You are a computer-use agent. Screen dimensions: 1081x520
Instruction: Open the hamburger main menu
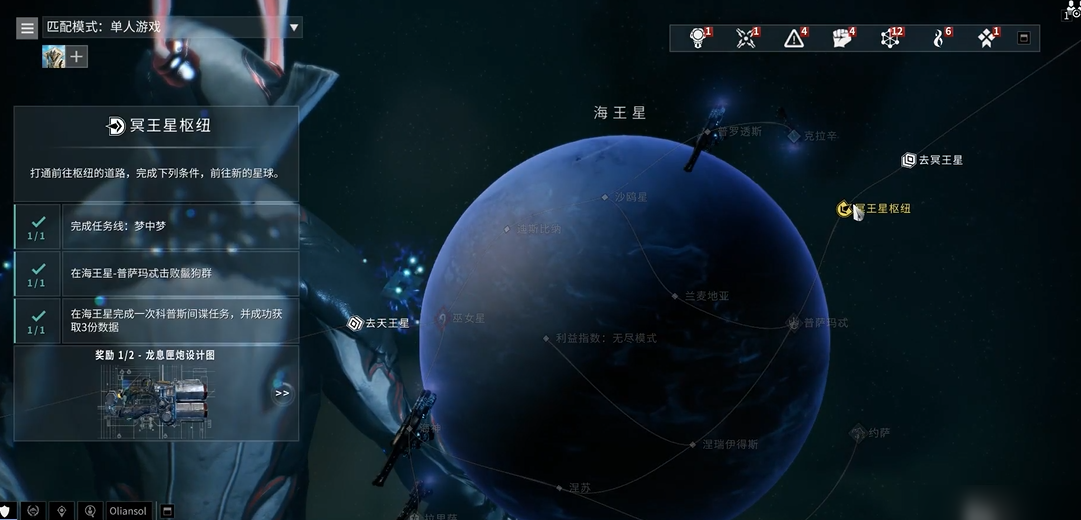[27, 28]
